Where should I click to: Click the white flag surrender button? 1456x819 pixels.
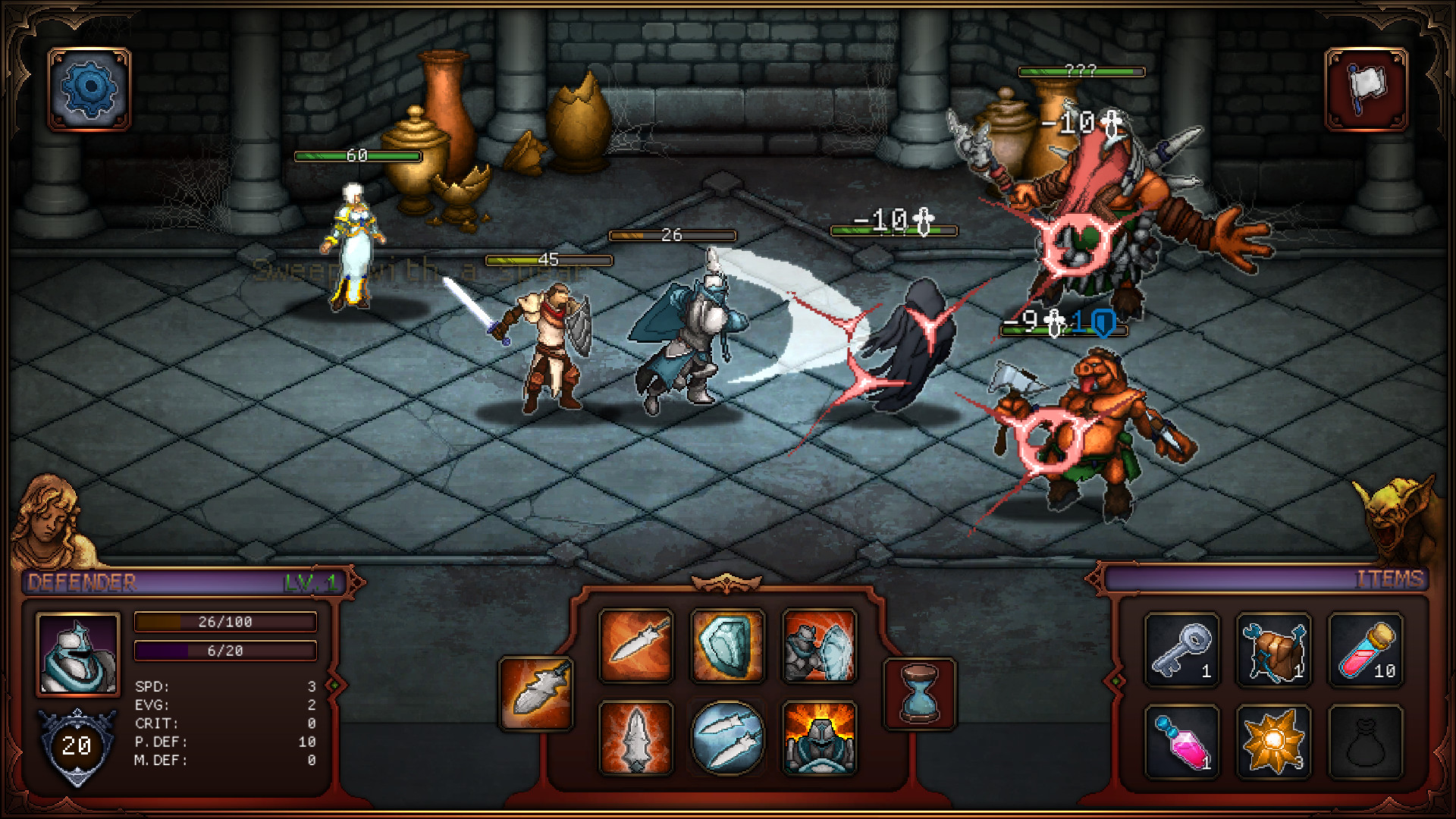tap(1366, 89)
